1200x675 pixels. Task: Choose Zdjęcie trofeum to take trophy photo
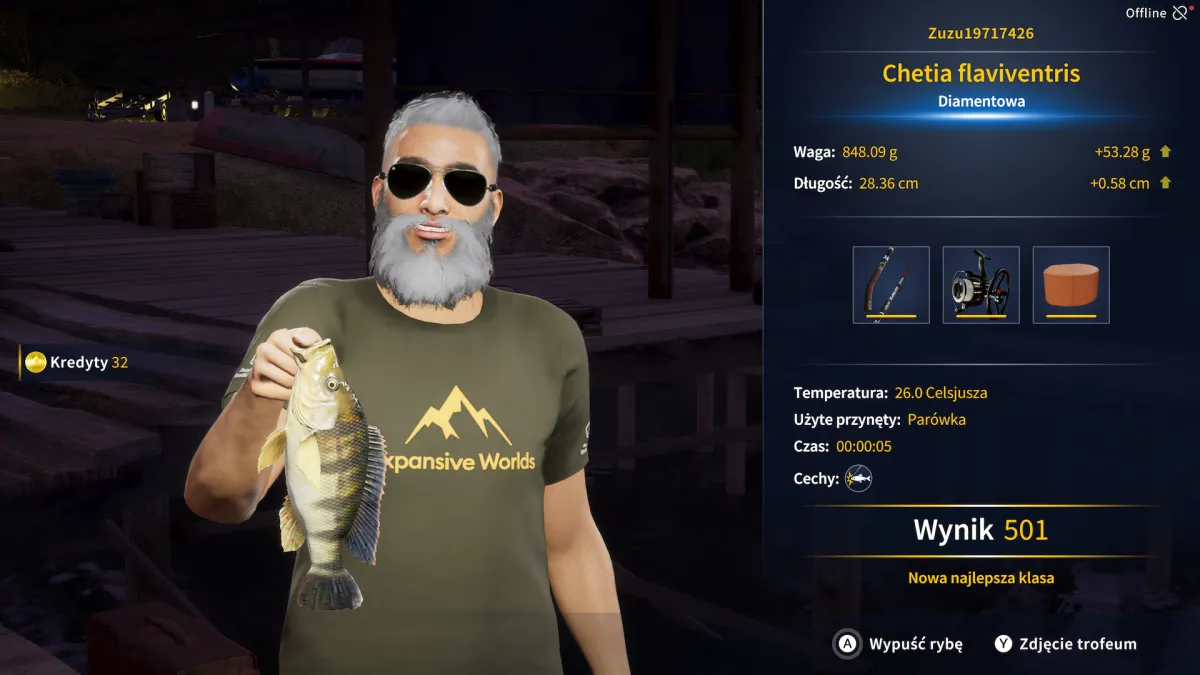tap(1065, 644)
